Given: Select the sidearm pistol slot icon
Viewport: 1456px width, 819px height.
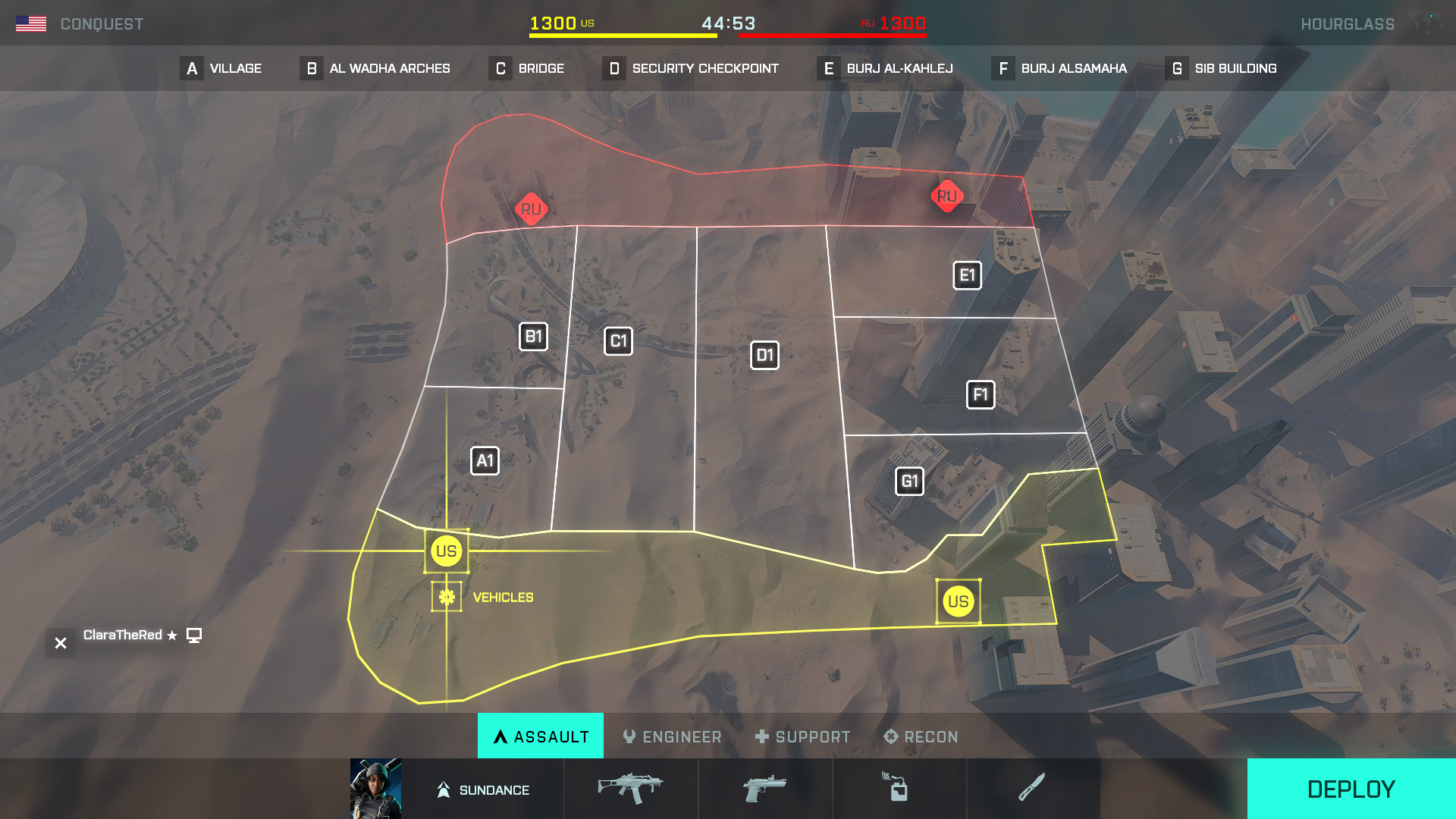Looking at the screenshot, I should click(x=765, y=789).
